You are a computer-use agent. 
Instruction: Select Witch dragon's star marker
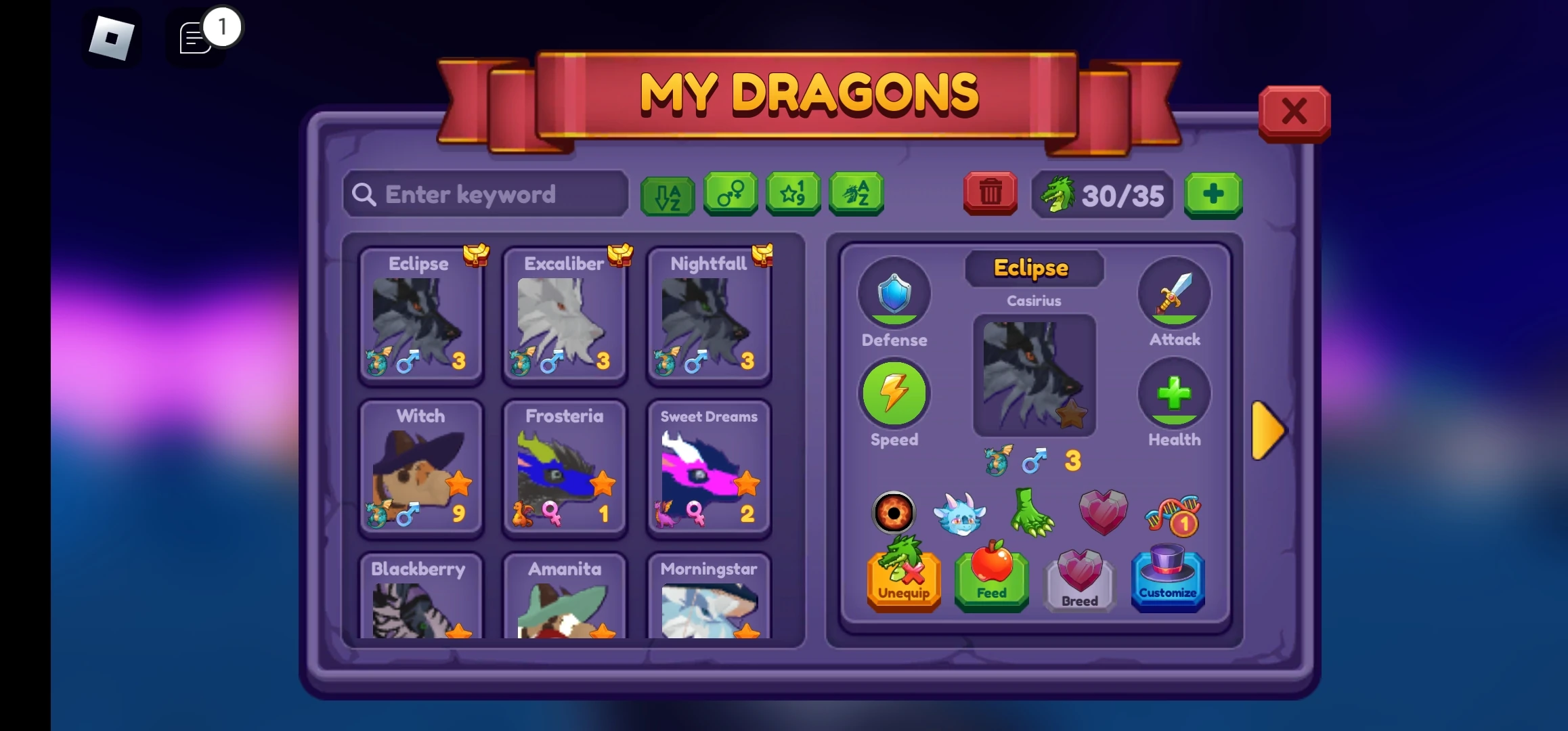(x=460, y=484)
